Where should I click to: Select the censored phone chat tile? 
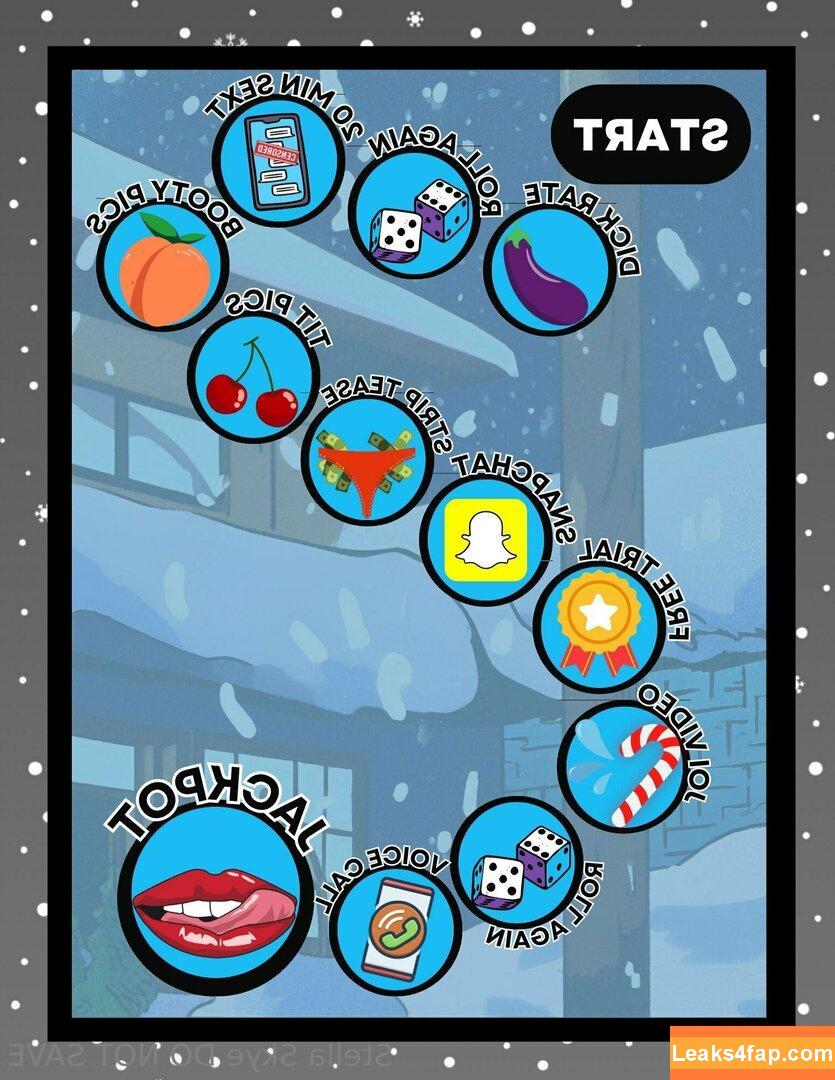pyautogui.click(x=274, y=159)
